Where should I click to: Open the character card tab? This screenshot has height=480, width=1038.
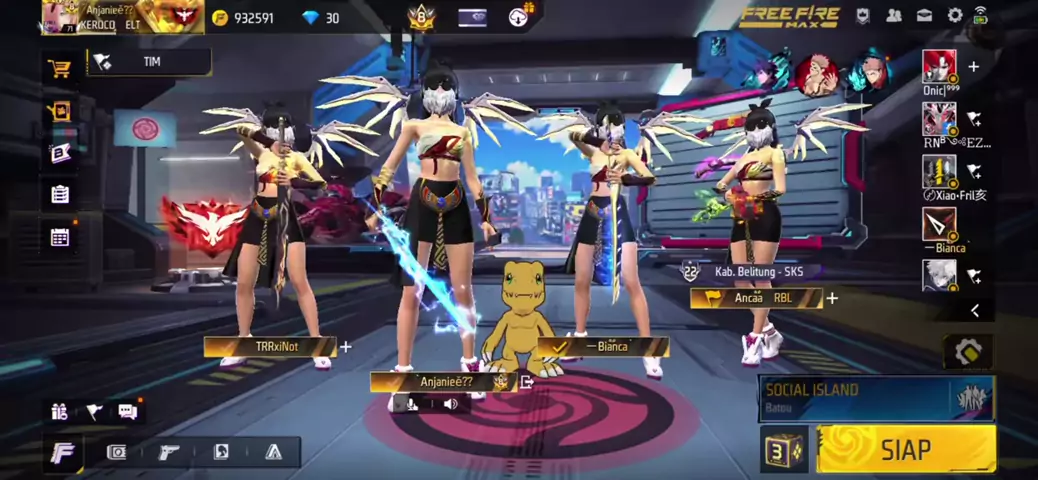221,452
